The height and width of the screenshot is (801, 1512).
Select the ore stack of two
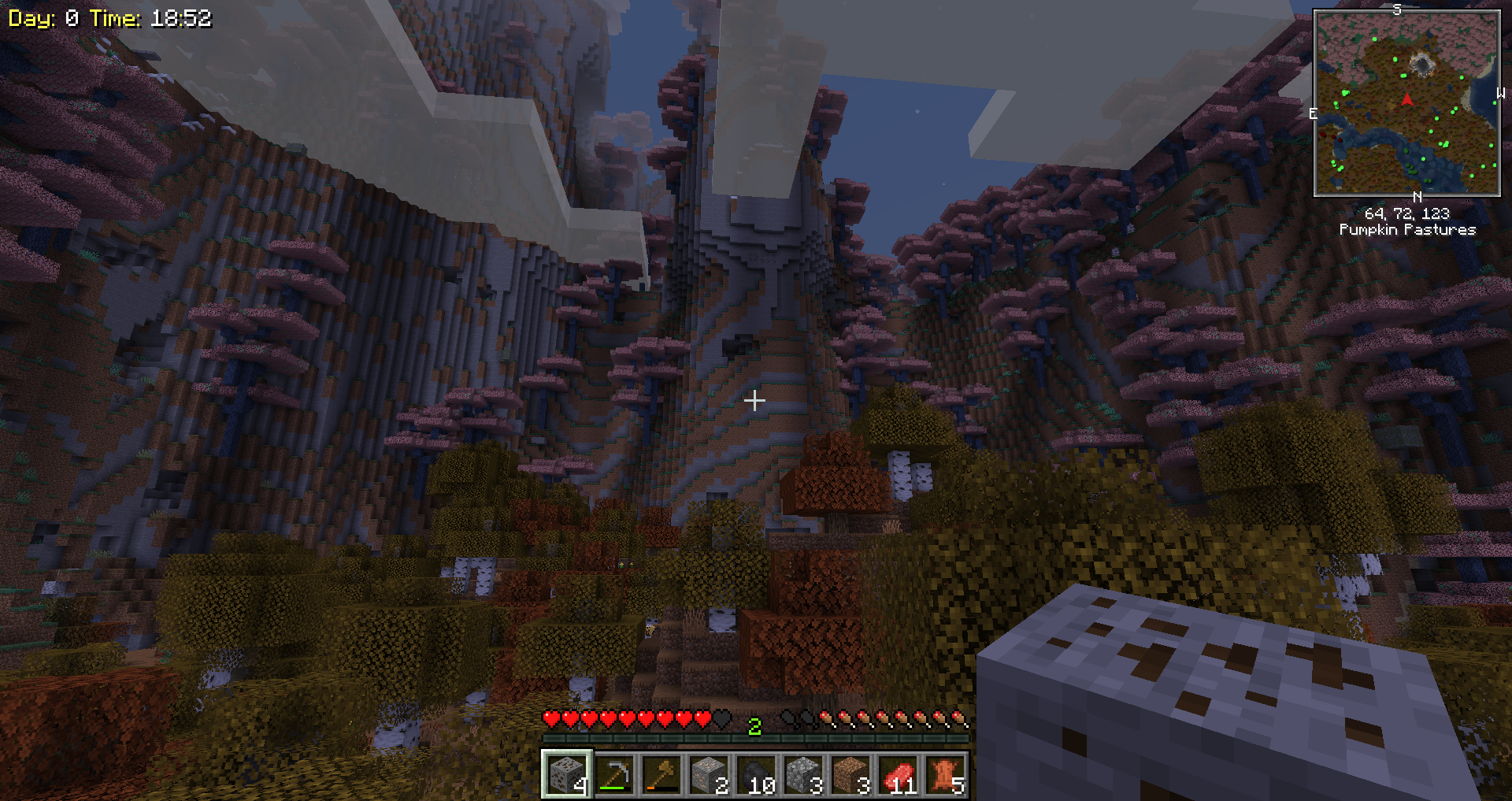point(708,774)
